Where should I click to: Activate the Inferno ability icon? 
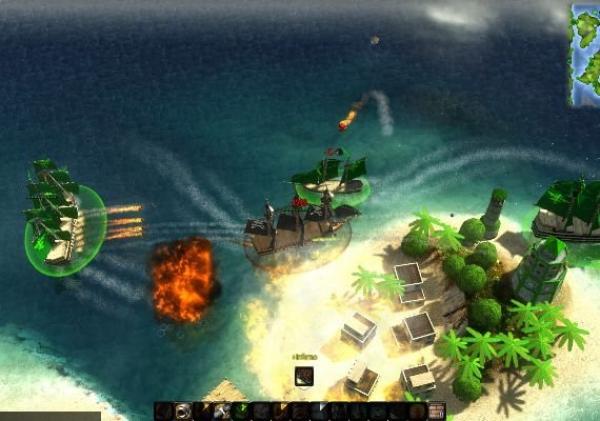click(304, 376)
